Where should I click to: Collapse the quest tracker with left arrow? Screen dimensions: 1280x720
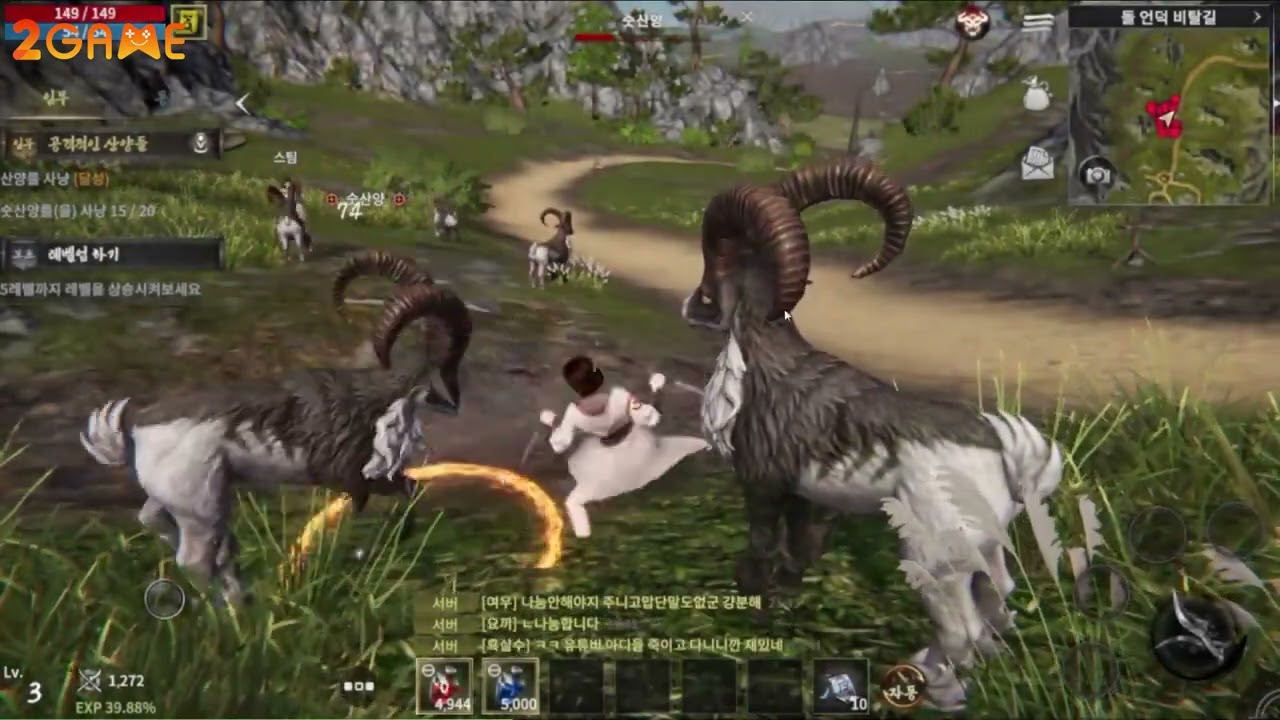(242, 103)
